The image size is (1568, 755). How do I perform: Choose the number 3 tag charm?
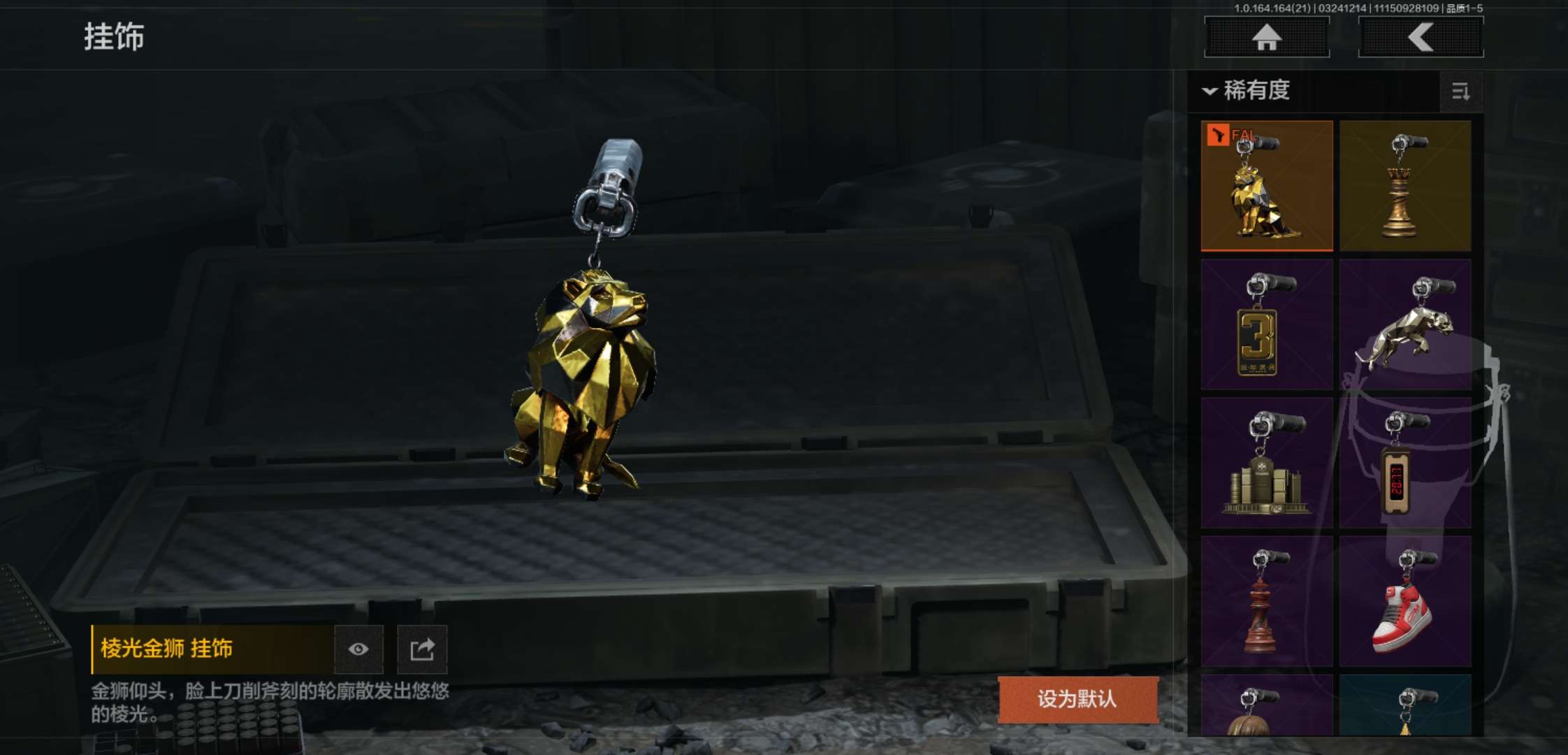1266,324
